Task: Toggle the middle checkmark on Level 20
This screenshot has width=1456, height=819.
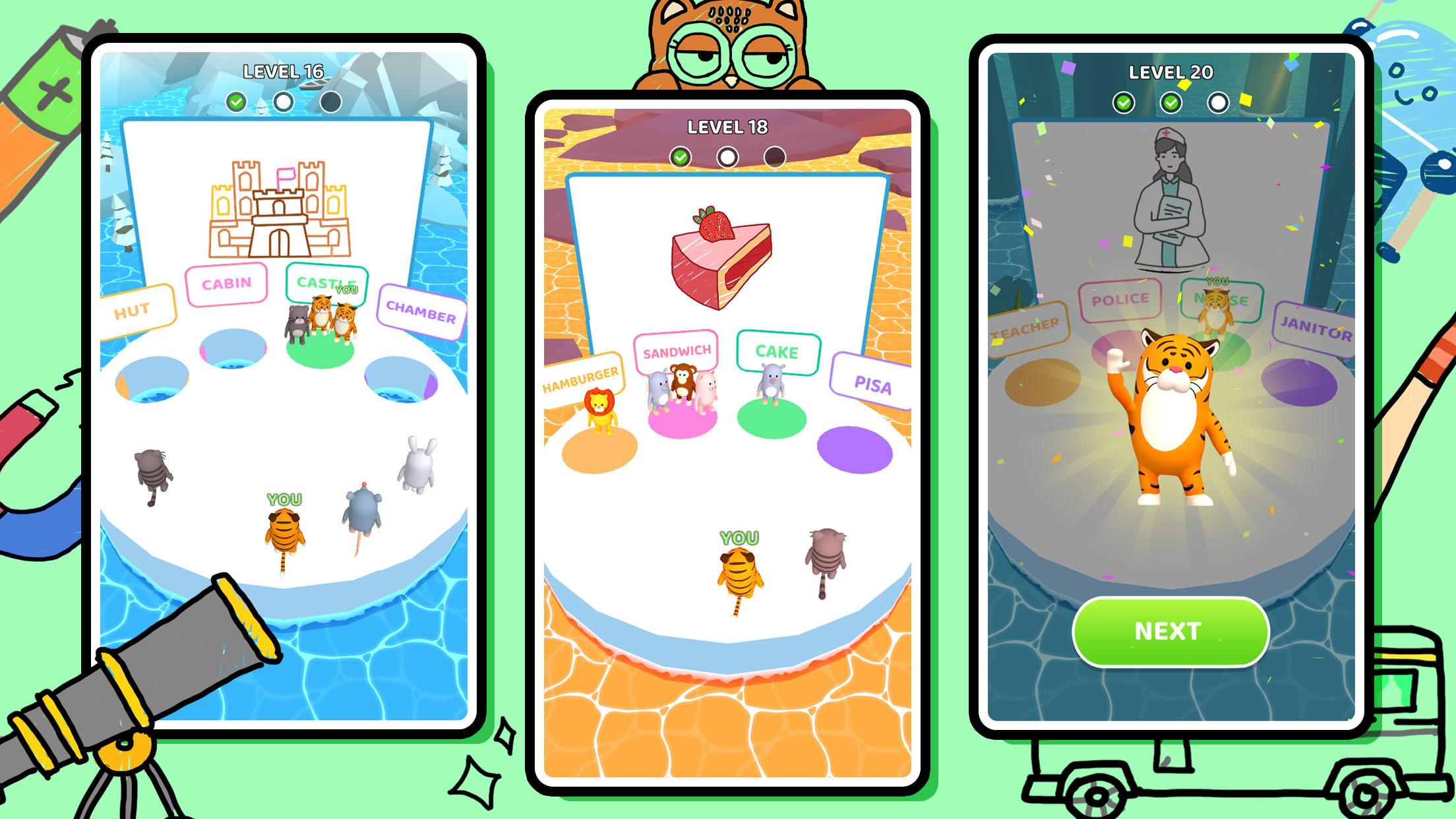Action: coord(1170,102)
